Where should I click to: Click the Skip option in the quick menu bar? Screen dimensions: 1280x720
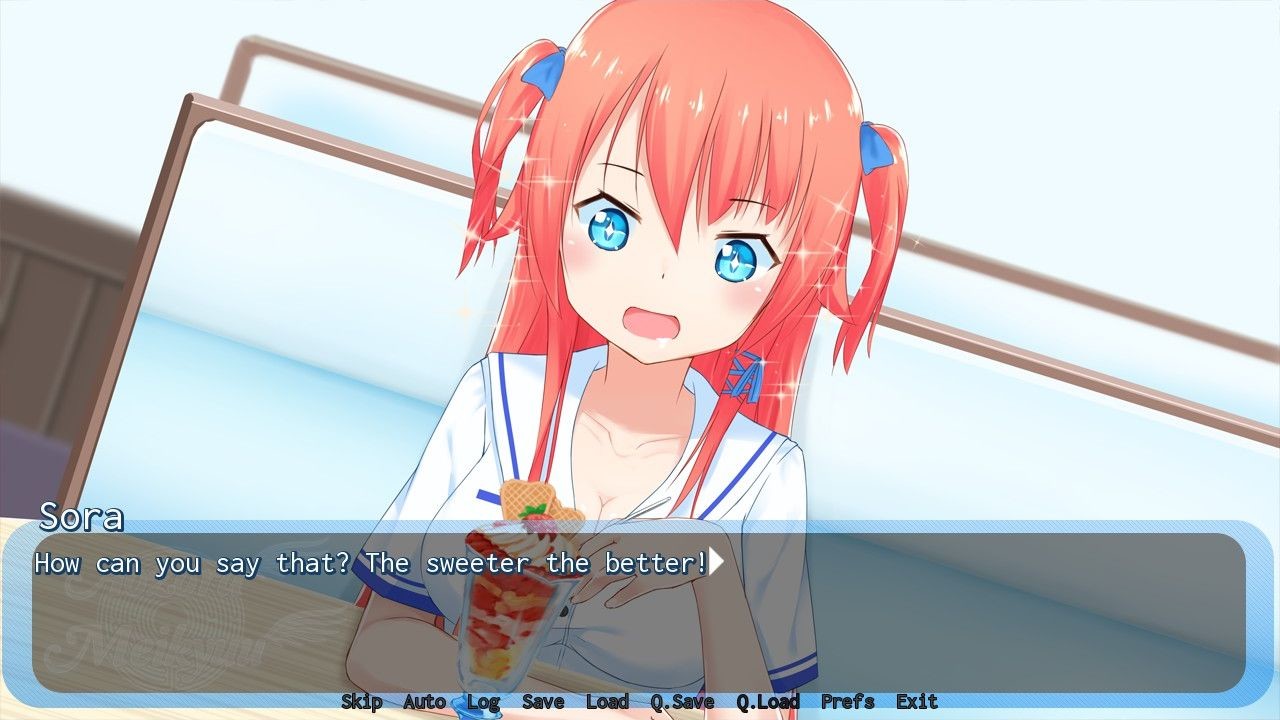(363, 702)
